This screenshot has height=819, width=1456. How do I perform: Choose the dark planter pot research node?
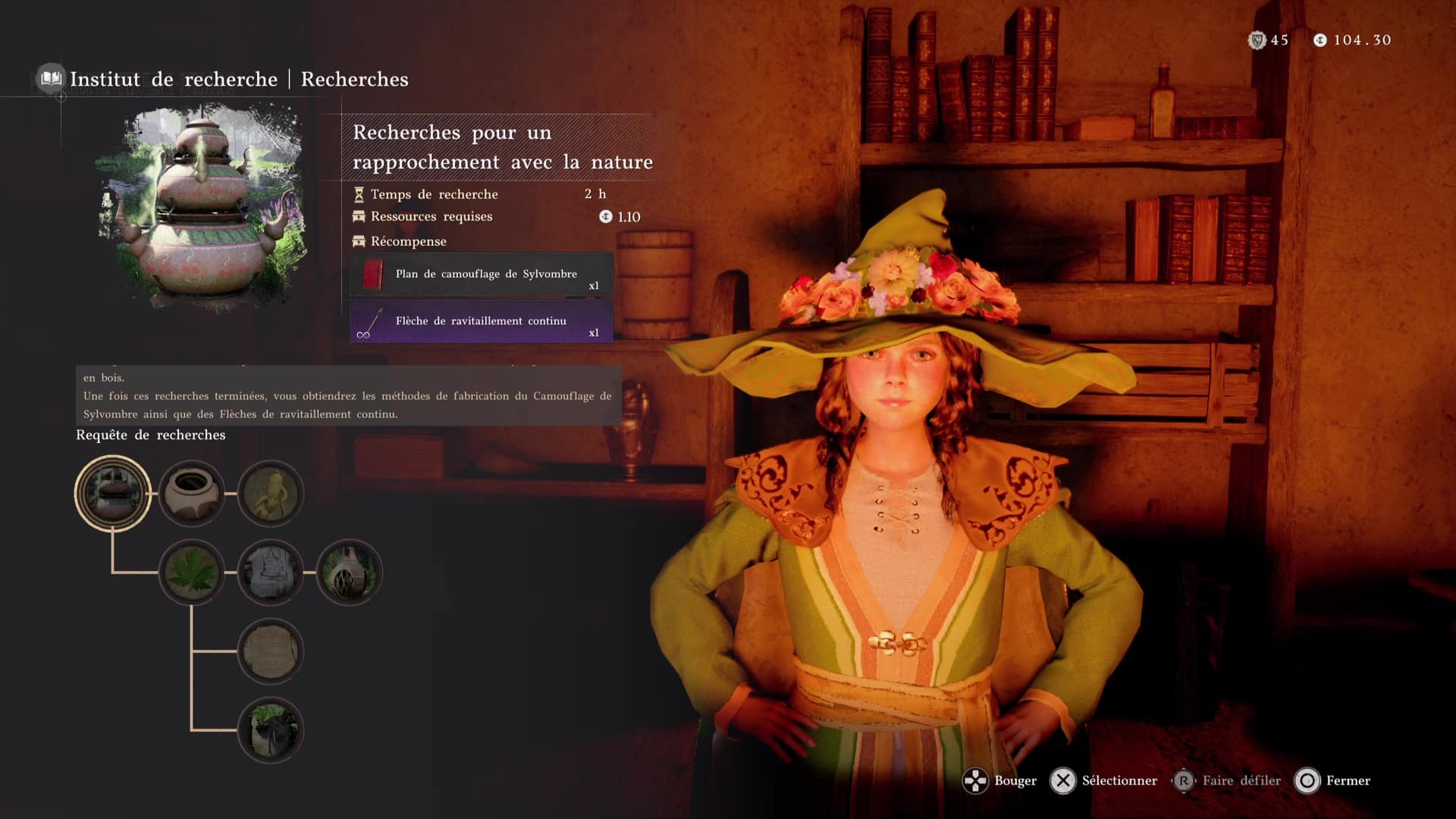tap(271, 730)
